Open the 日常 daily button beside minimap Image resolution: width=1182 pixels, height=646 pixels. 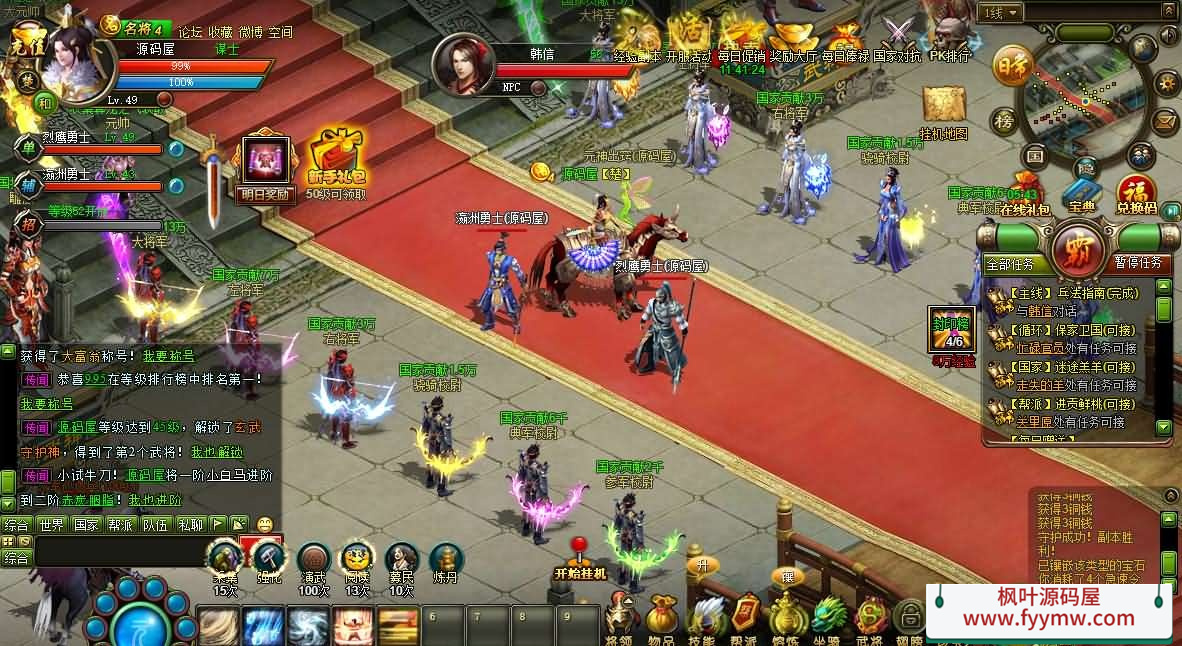[x=1012, y=66]
